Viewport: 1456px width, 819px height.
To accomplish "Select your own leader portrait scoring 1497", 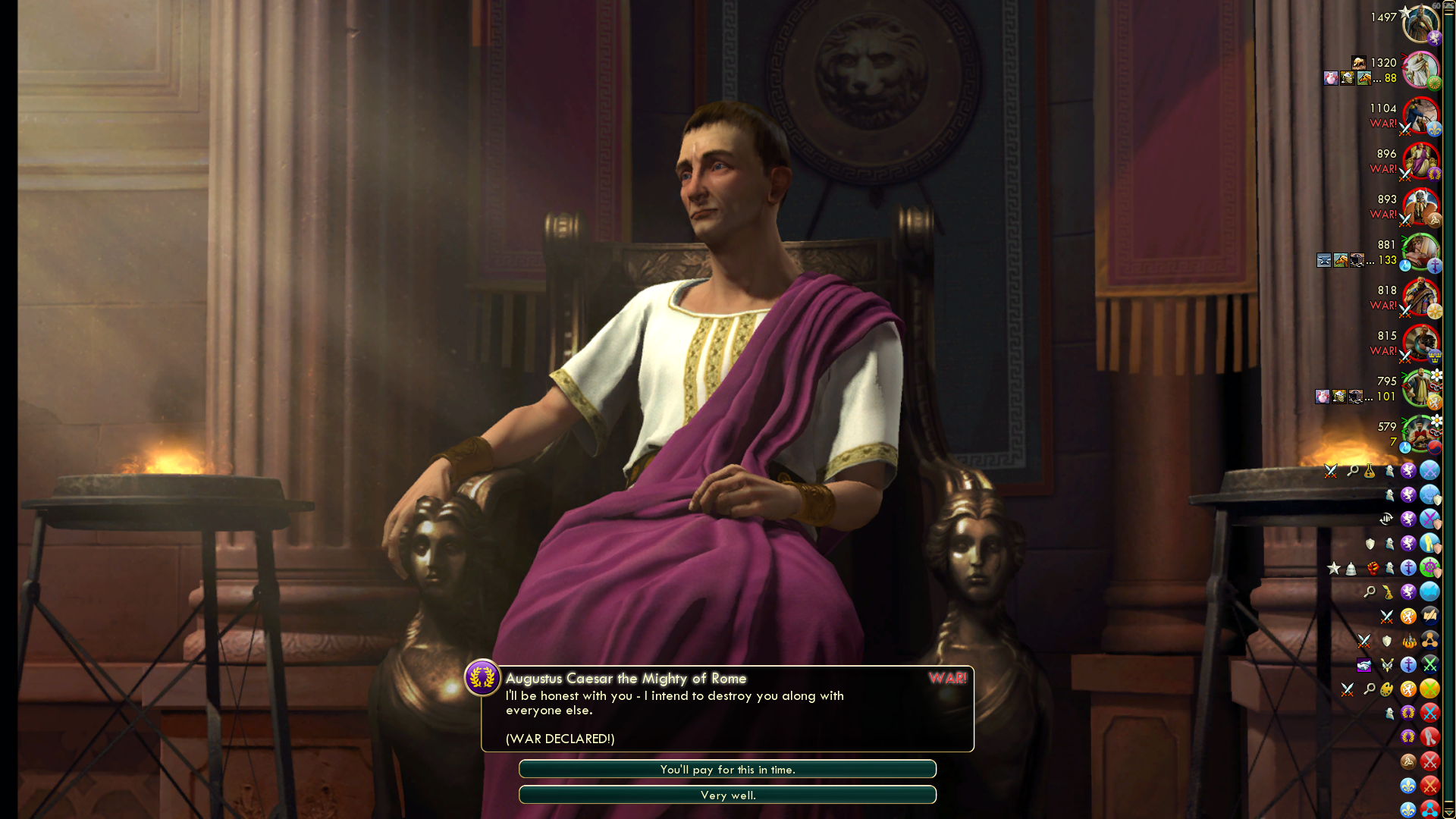I will coord(1420,24).
